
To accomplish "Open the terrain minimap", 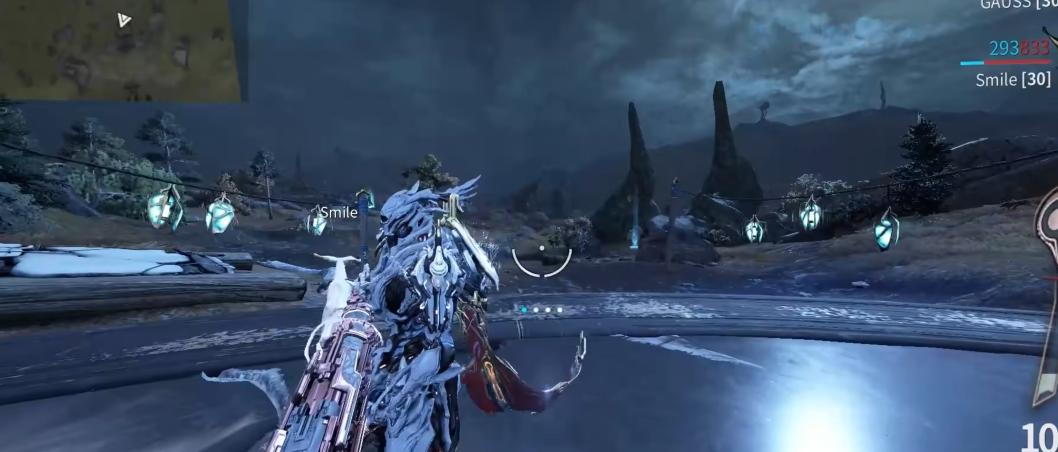I will [120, 50].
